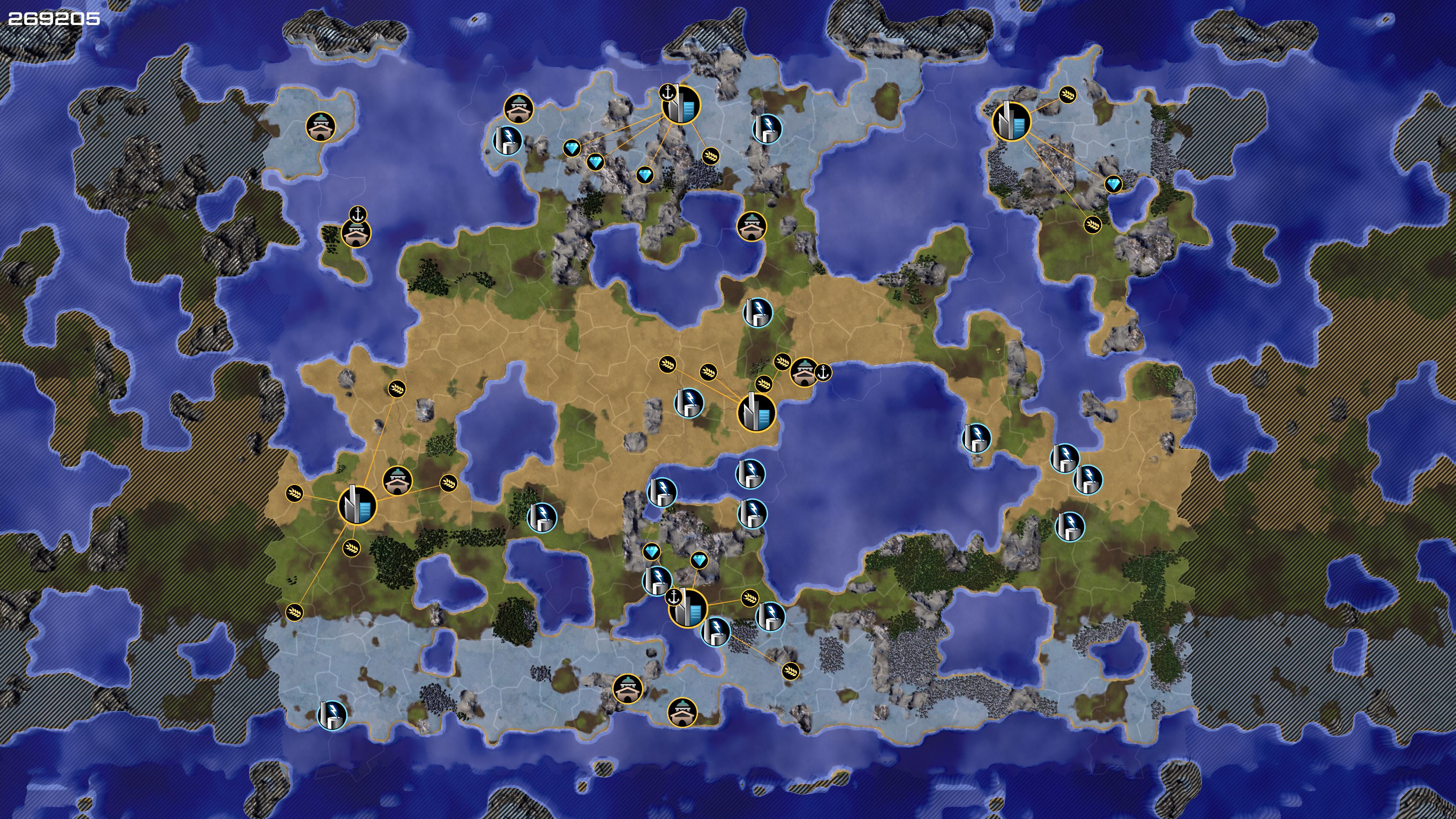
Task: Select the wheat resource linked to the three-diamond city
Action: (x=711, y=155)
